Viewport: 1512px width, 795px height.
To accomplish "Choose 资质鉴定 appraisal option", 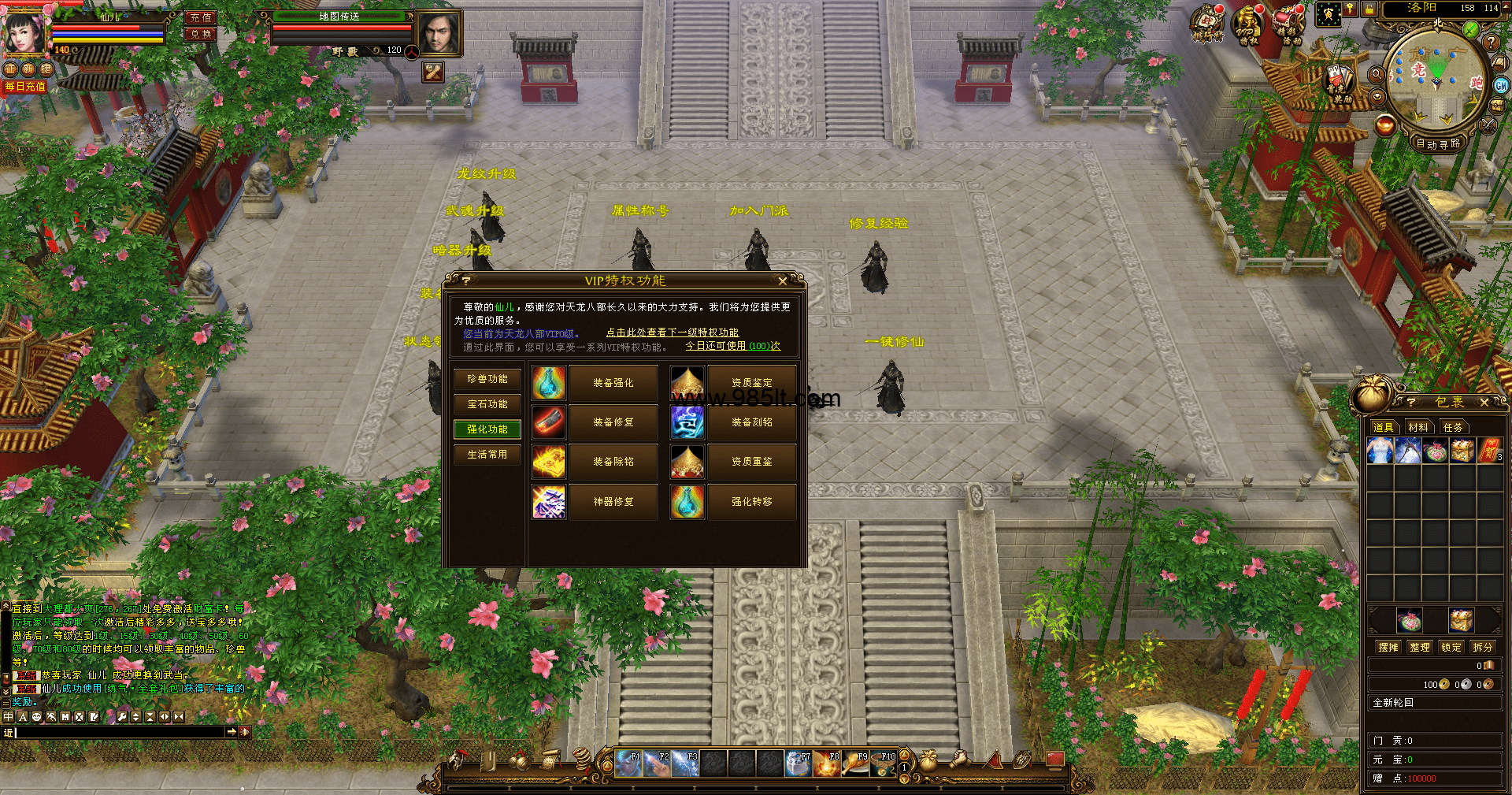I will pyautogui.click(x=751, y=383).
